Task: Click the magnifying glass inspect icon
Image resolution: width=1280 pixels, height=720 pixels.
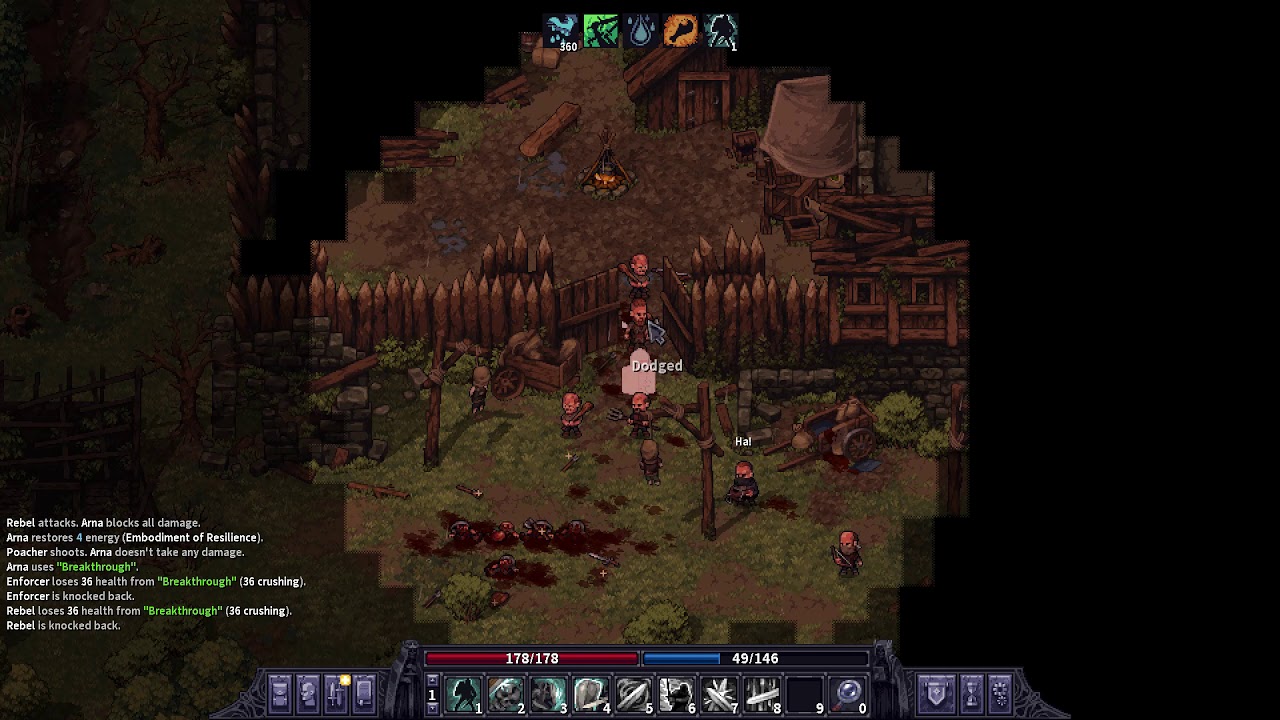Action: 848,693
